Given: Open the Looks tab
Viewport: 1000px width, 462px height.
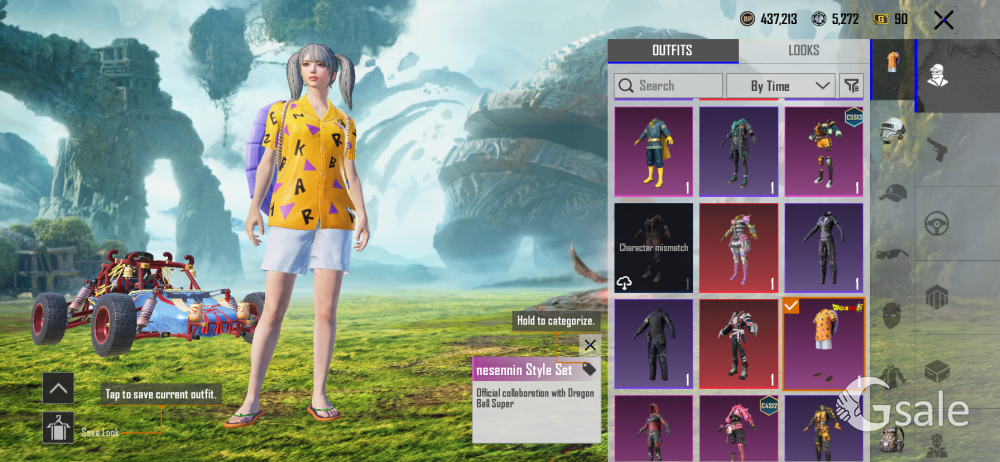Looking at the screenshot, I should 803,51.
